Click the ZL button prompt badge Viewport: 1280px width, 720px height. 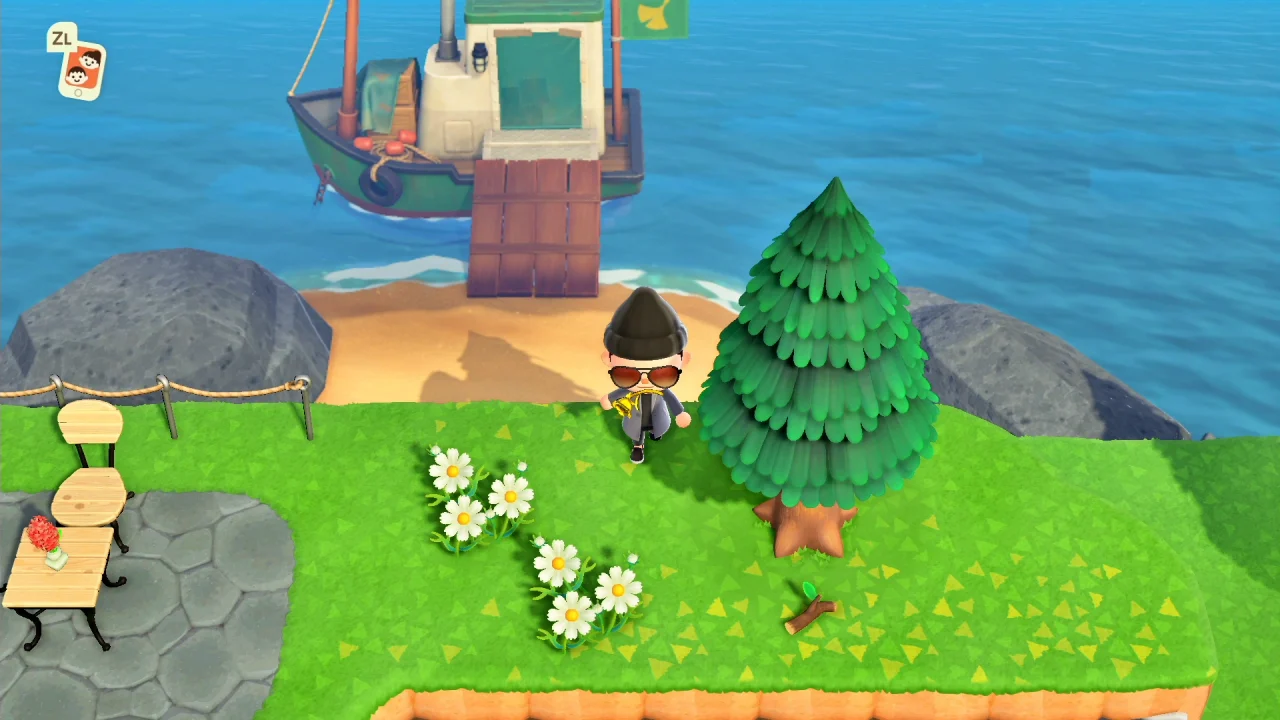[x=61, y=40]
